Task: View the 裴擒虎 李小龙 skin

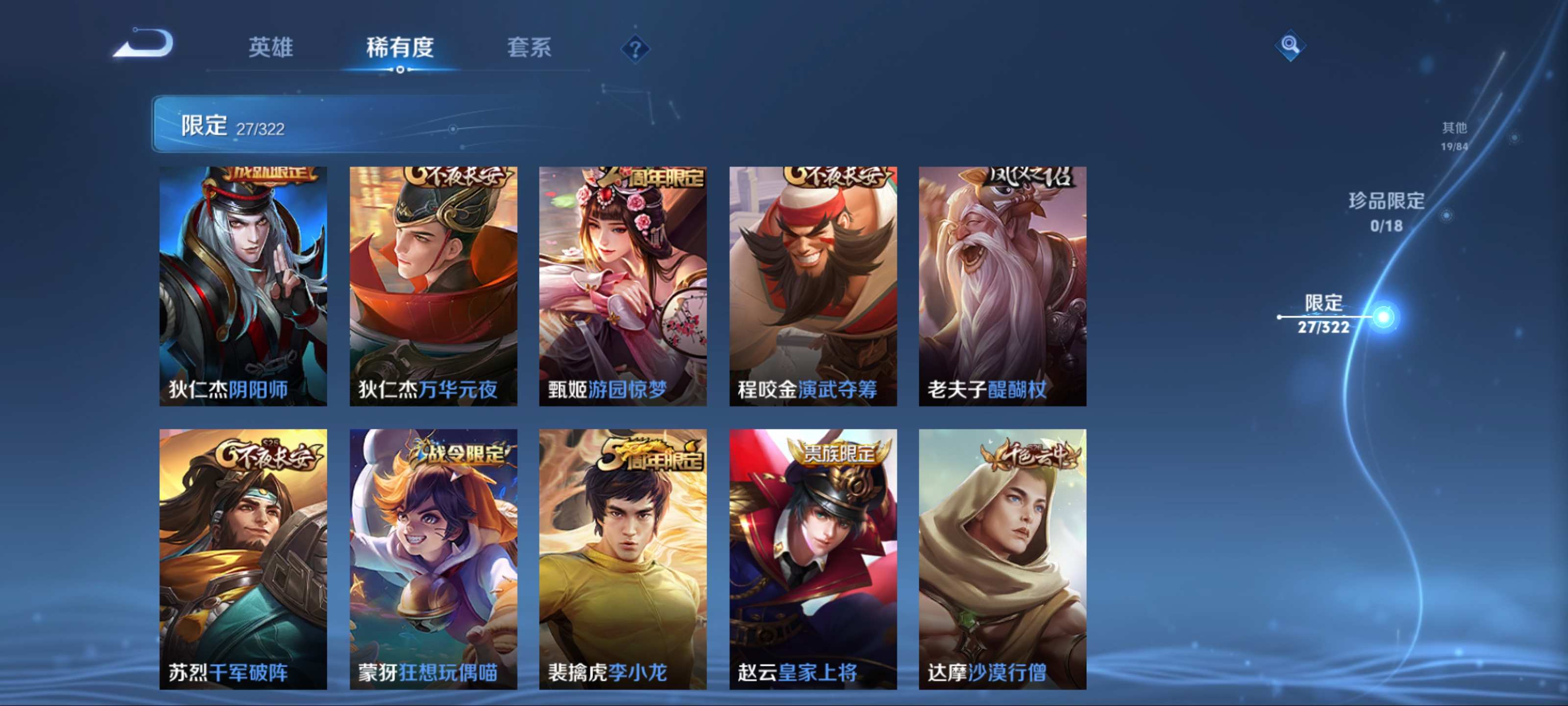Action: (623, 558)
